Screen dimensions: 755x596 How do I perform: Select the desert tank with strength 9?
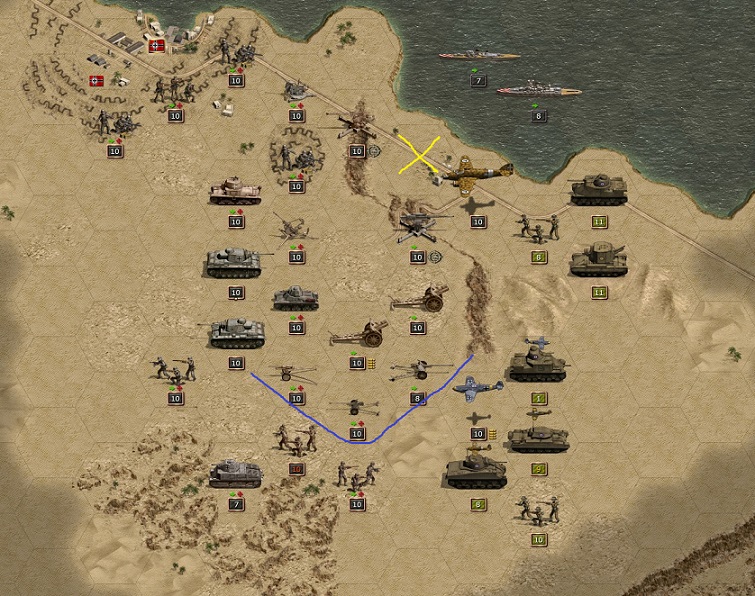(538, 438)
